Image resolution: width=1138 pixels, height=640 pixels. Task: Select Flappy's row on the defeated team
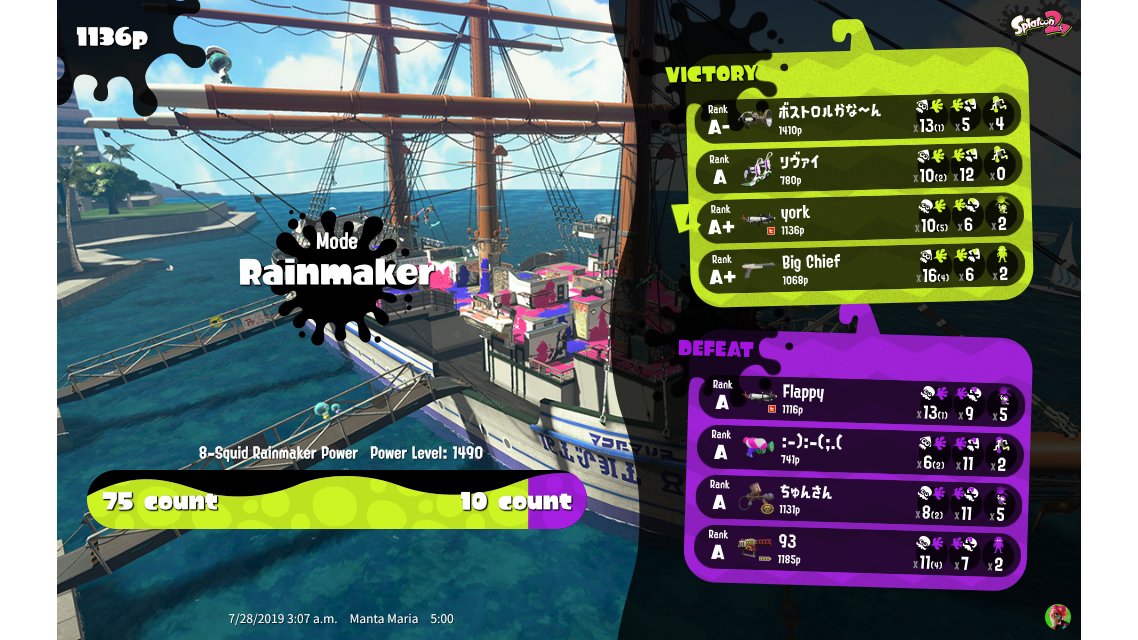(860, 400)
